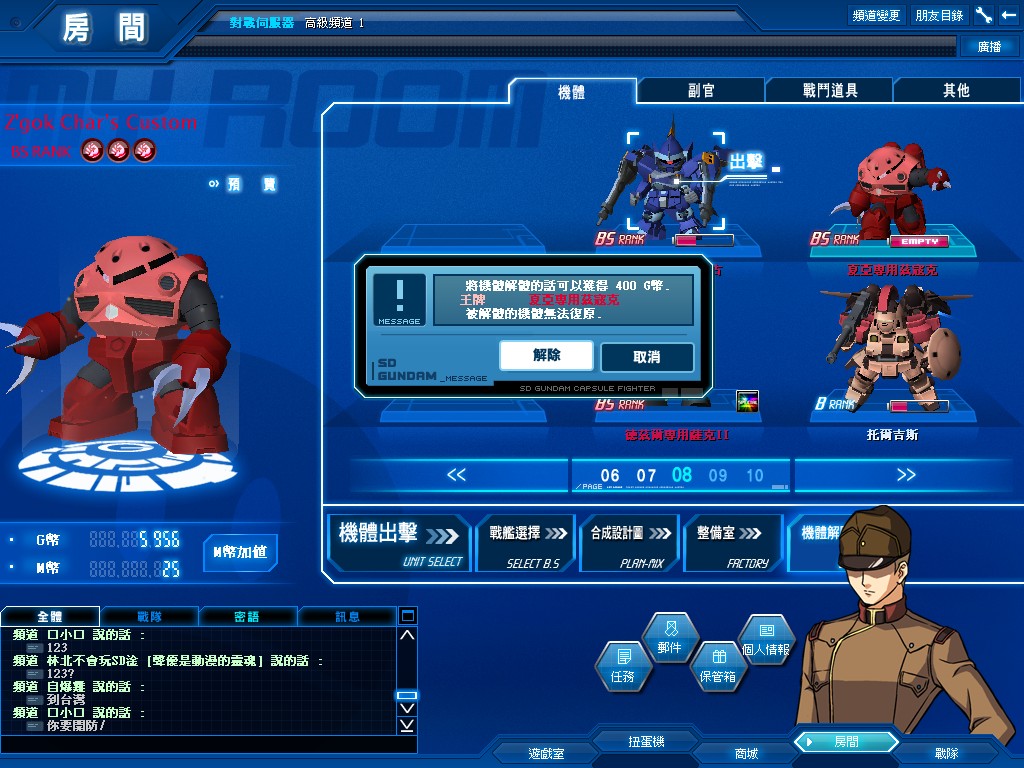This screenshot has height=768, width=1024.
Task: Open the 商城 shop
Action: 746,753
